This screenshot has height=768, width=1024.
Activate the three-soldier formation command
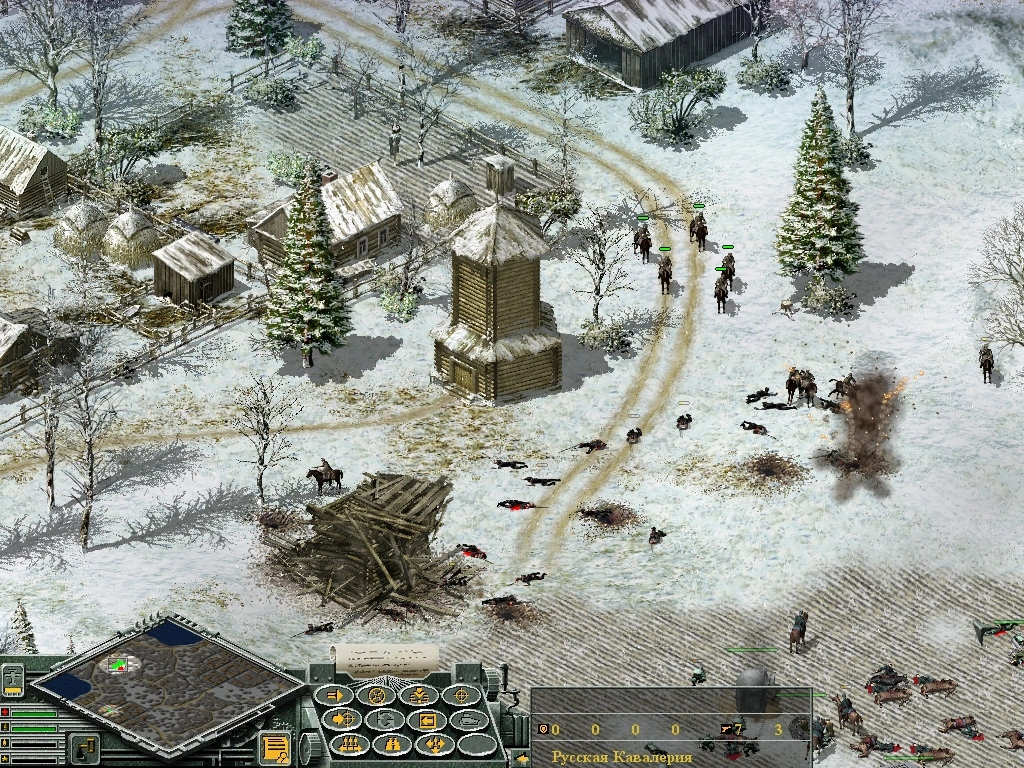pyautogui.click(x=351, y=744)
